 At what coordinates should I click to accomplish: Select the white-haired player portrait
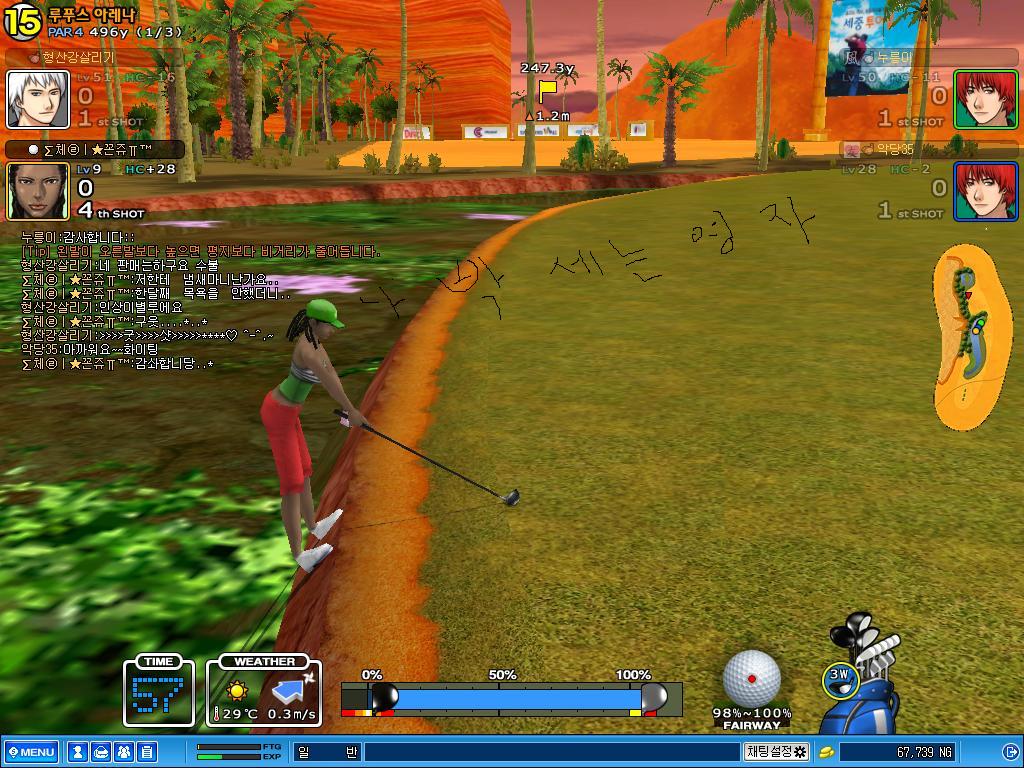pyautogui.click(x=38, y=99)
